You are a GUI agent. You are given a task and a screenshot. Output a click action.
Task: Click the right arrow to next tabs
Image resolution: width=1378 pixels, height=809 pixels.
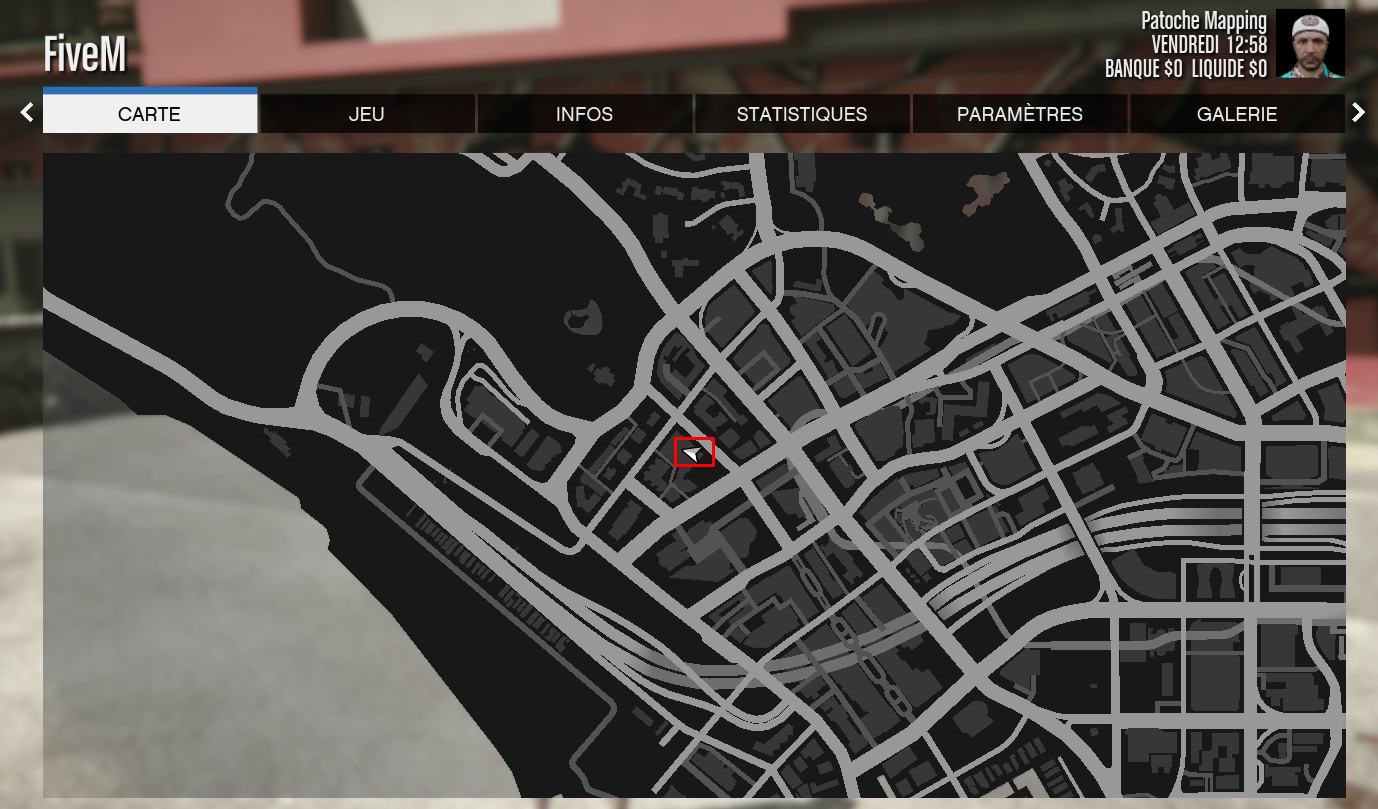pos(1358,113)
